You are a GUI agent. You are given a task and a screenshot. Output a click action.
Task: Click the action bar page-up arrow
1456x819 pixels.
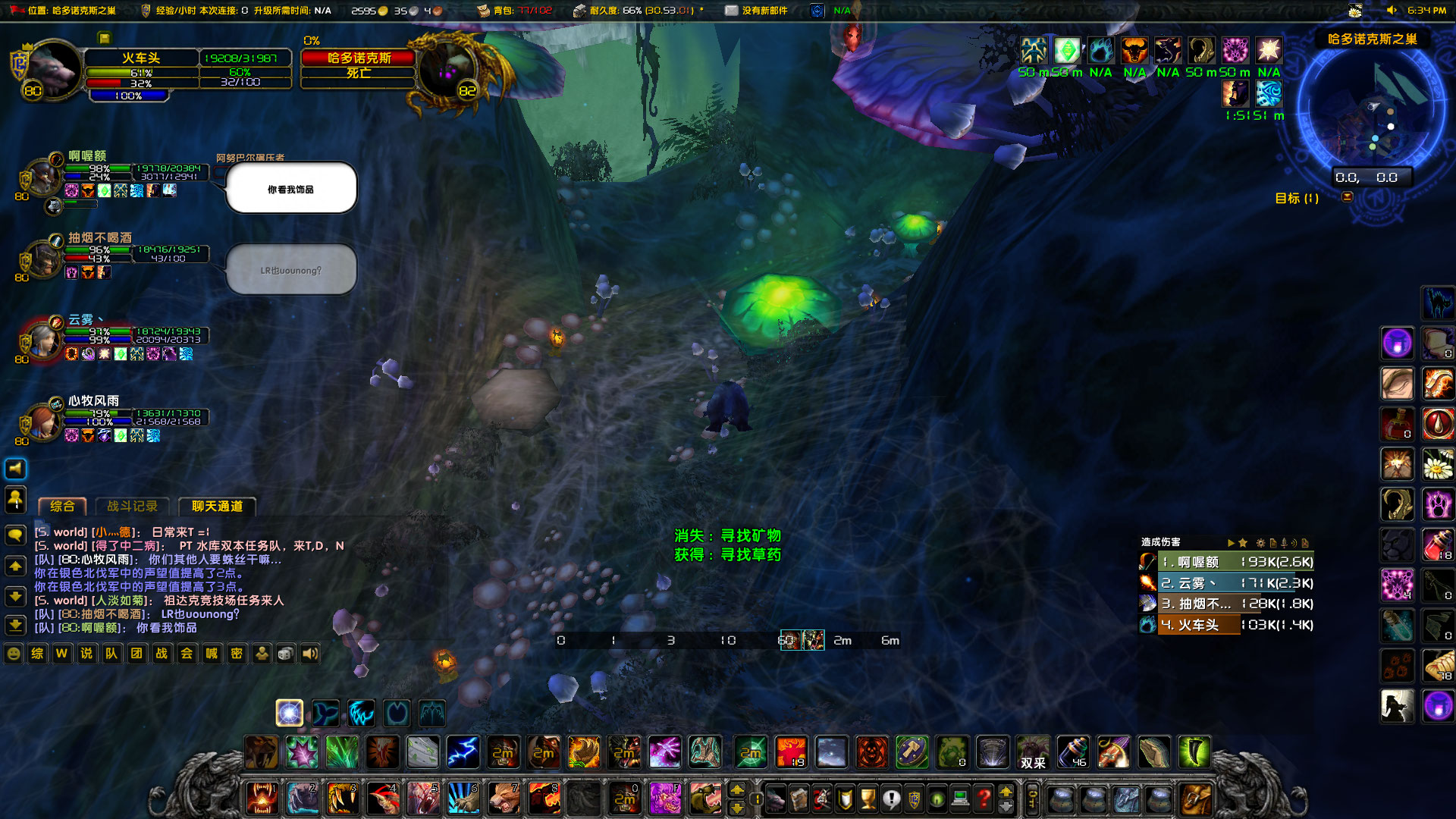[737, 790]
